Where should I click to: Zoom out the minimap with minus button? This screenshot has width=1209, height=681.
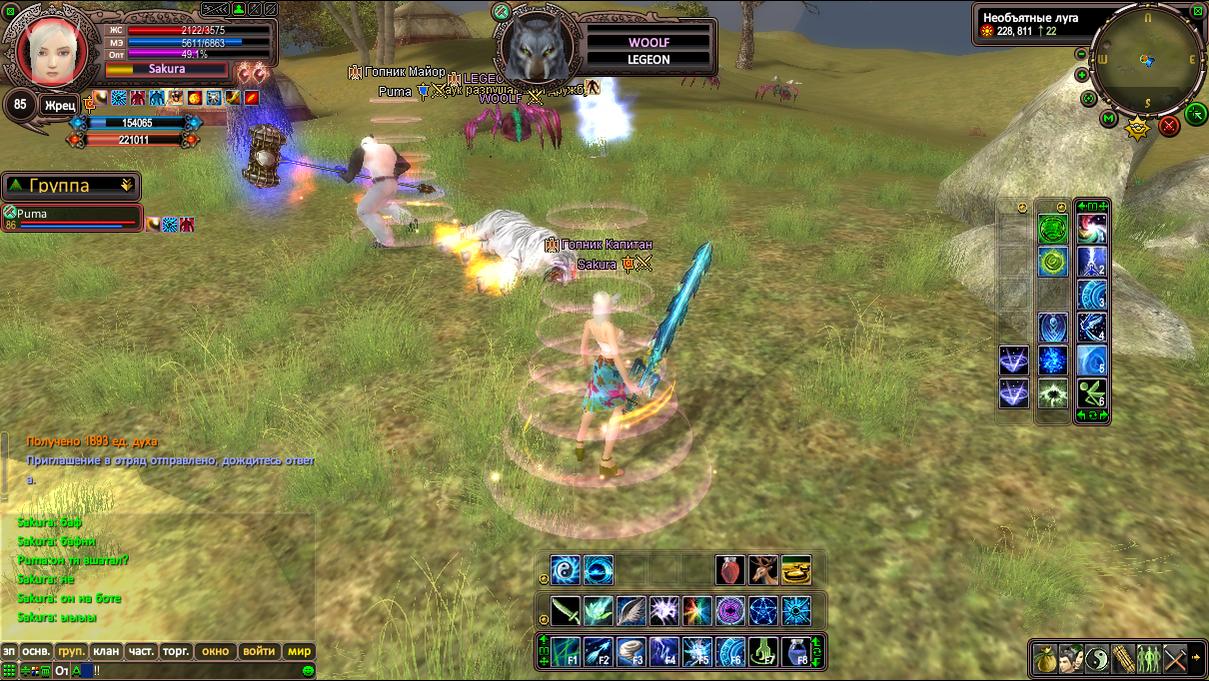coord(1080,53)
